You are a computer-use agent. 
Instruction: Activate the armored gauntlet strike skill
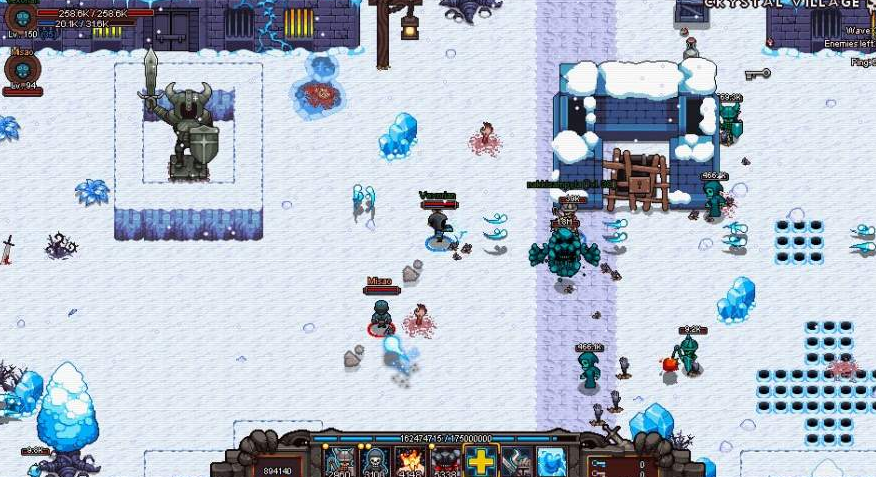[517, 462]
